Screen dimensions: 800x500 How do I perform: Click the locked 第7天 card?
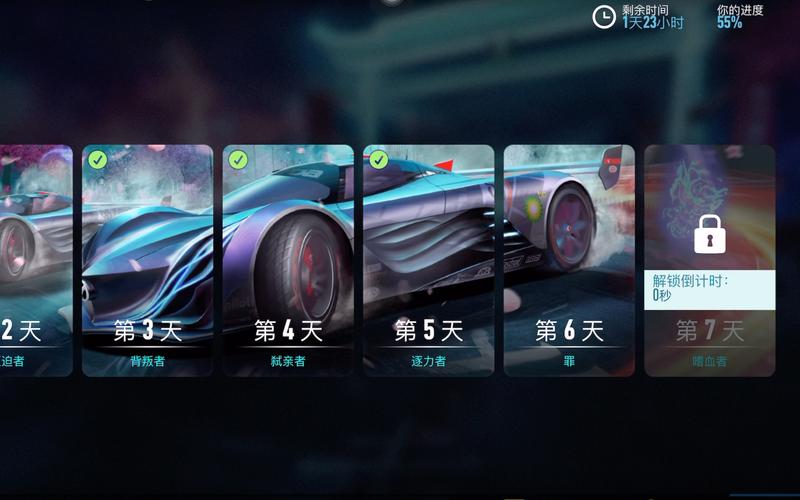point(709,260)
